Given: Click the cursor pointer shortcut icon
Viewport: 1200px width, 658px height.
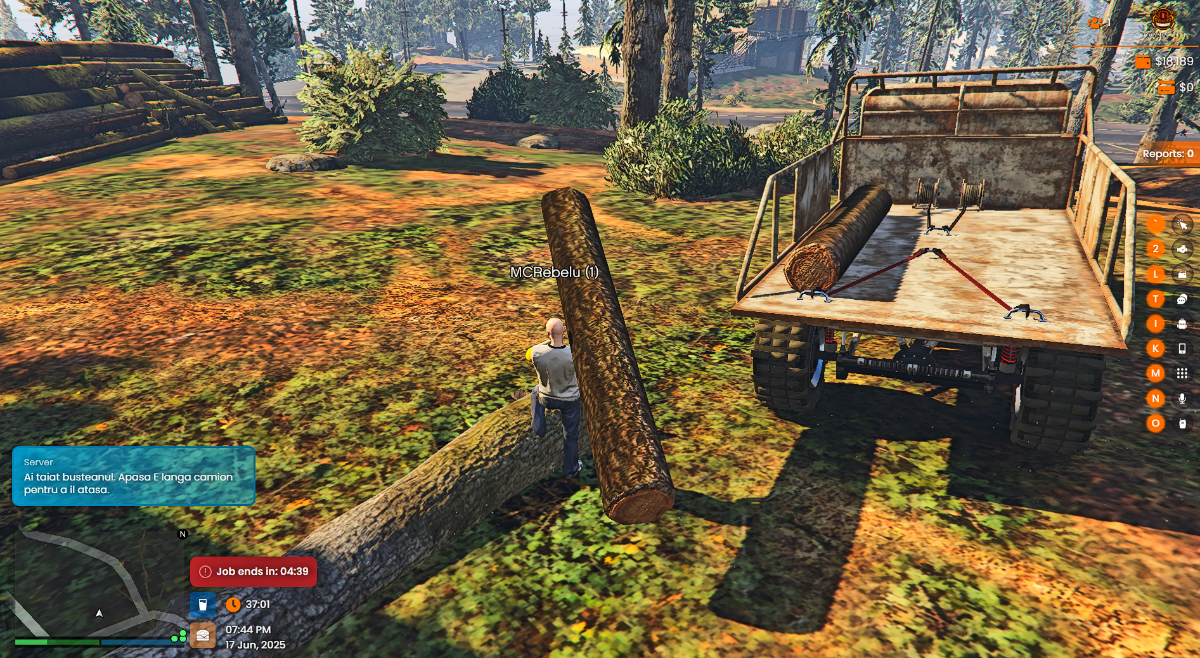Looking at the screenshot, I should click(x=1182, y=224).
